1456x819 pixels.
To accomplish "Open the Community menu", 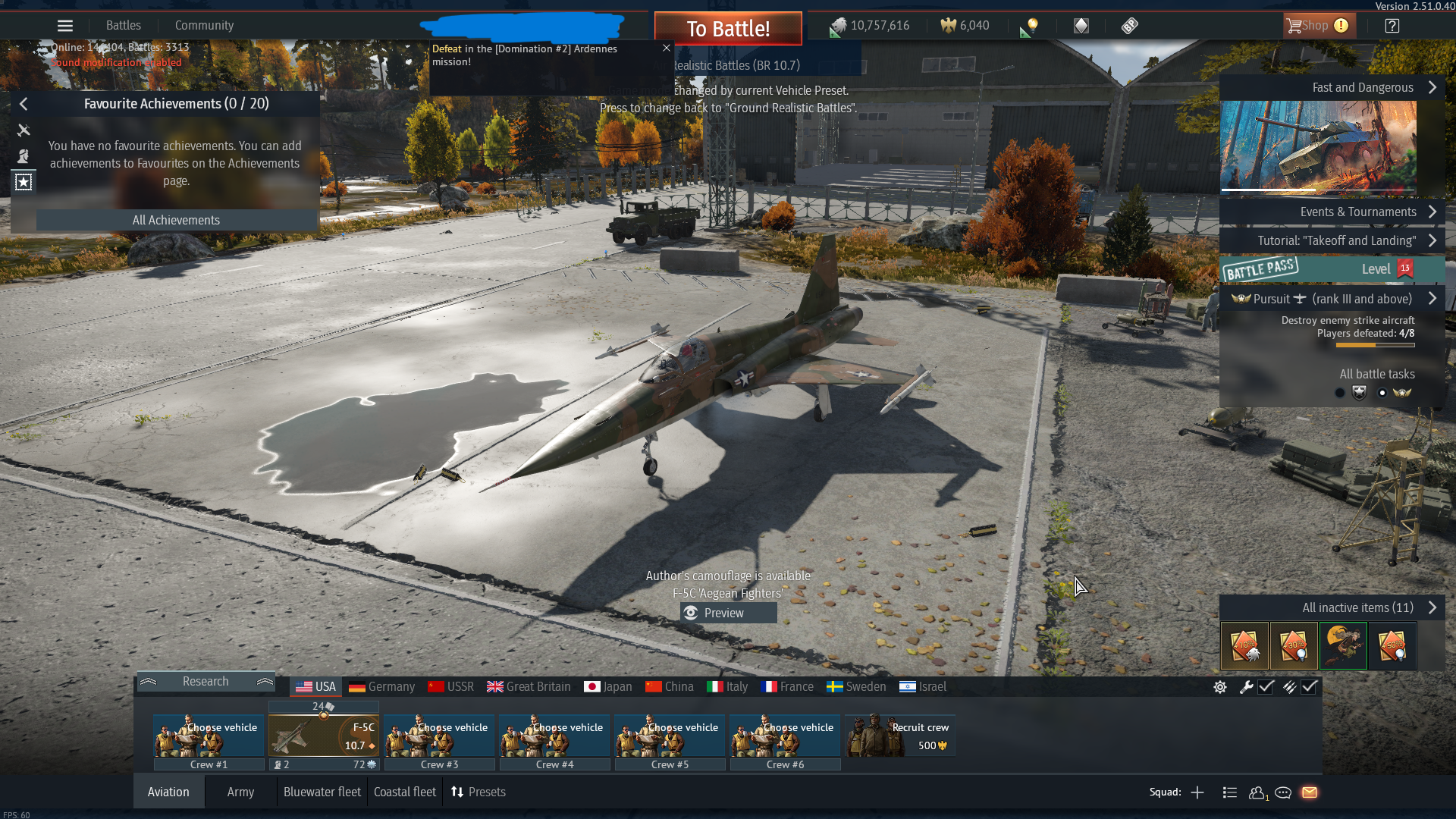I will point(204,26).
